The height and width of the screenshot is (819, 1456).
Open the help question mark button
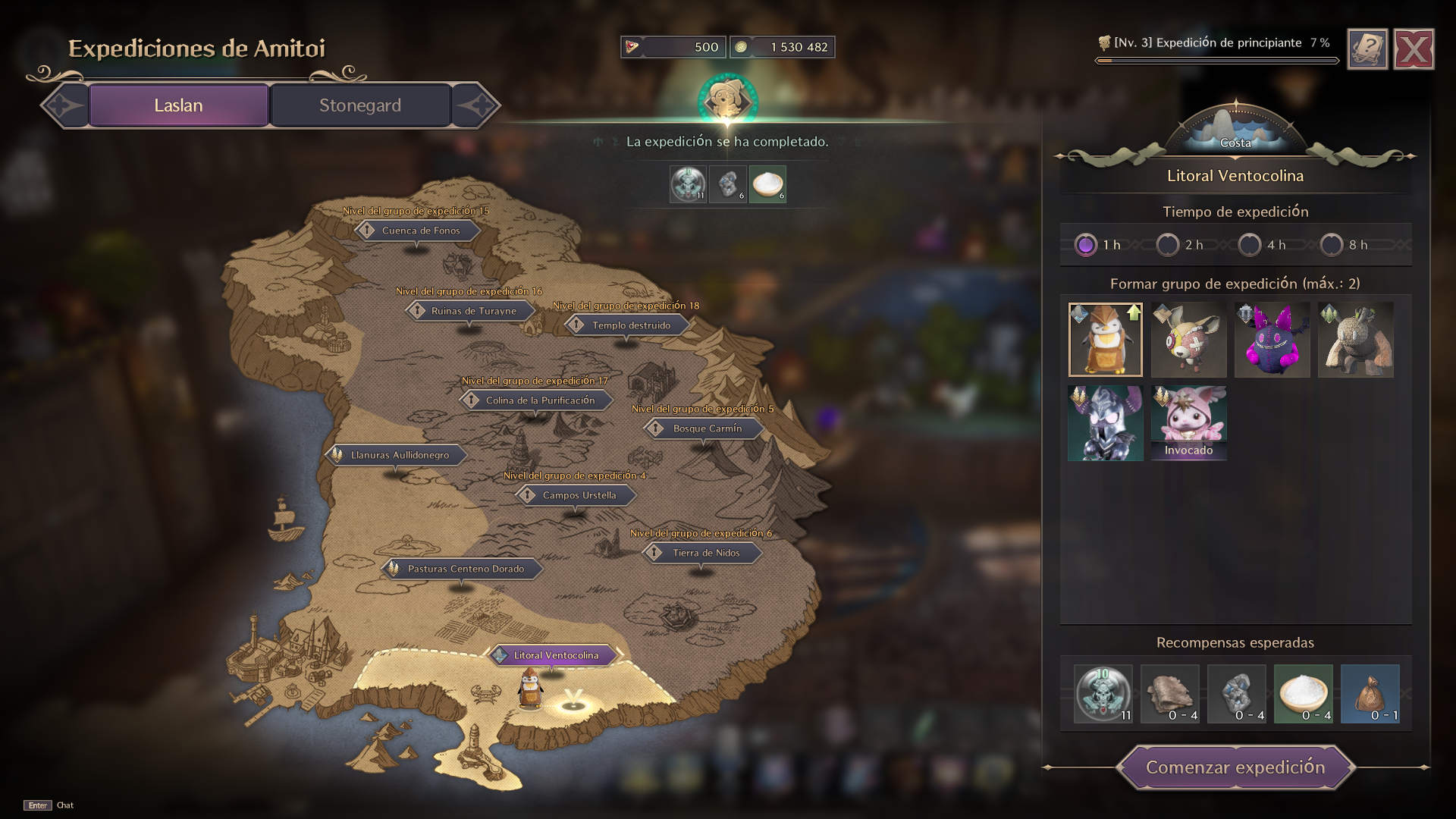click(1367, 50)
